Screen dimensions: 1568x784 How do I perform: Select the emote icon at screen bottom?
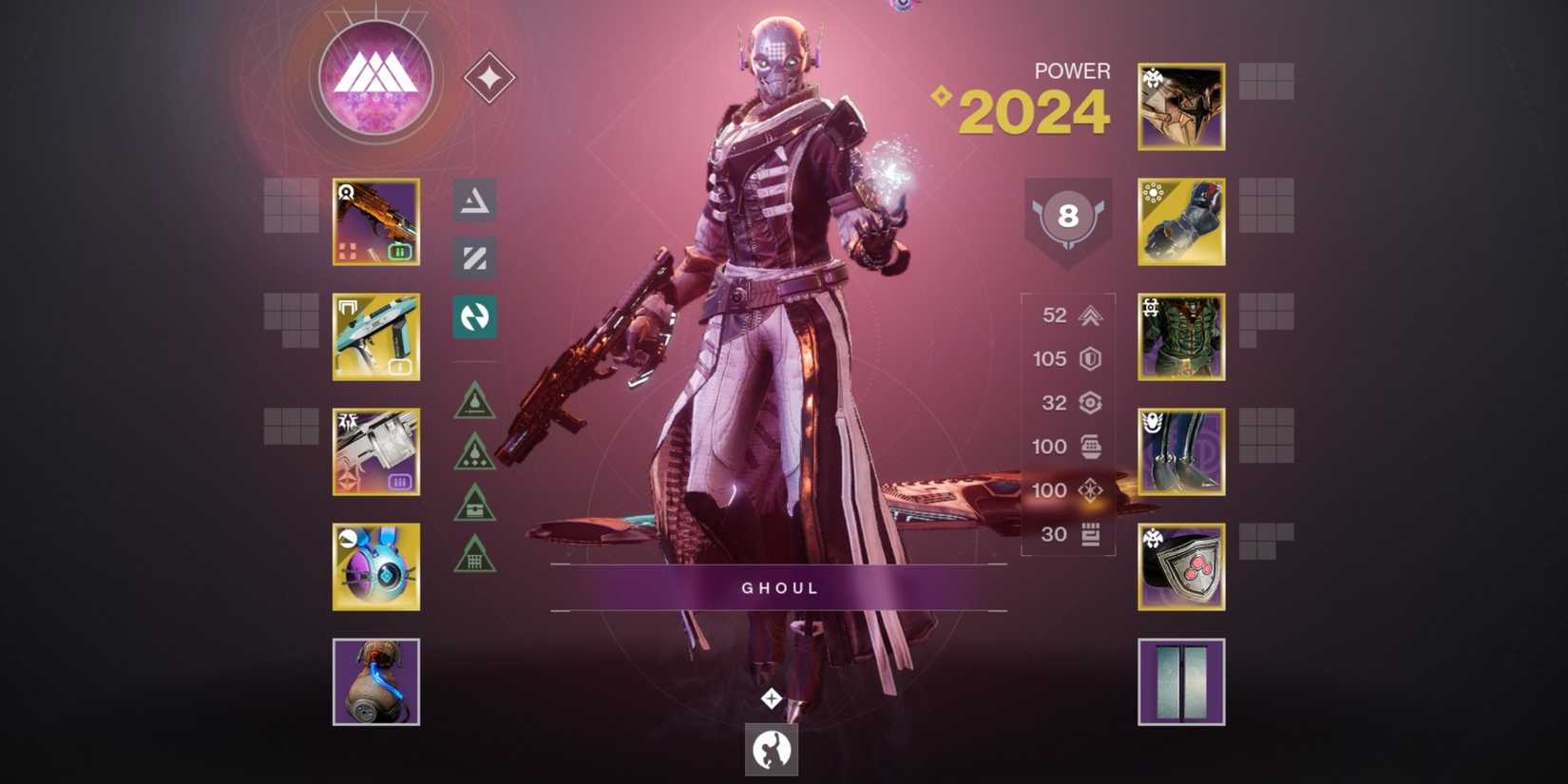(773, 749)
